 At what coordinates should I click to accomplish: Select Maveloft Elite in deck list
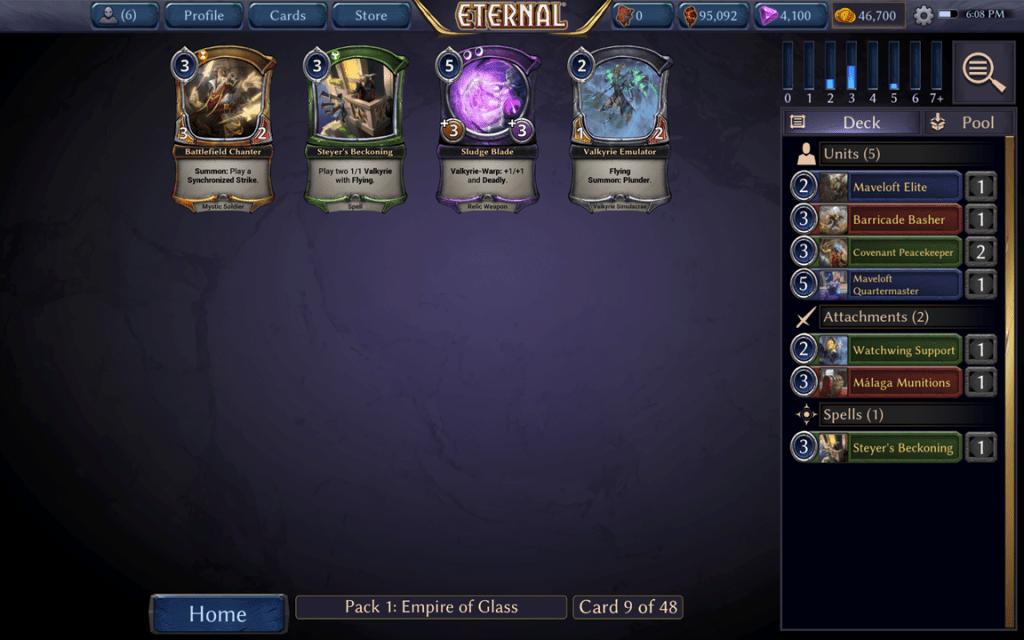pyautogui.click(x=889, y=187)
